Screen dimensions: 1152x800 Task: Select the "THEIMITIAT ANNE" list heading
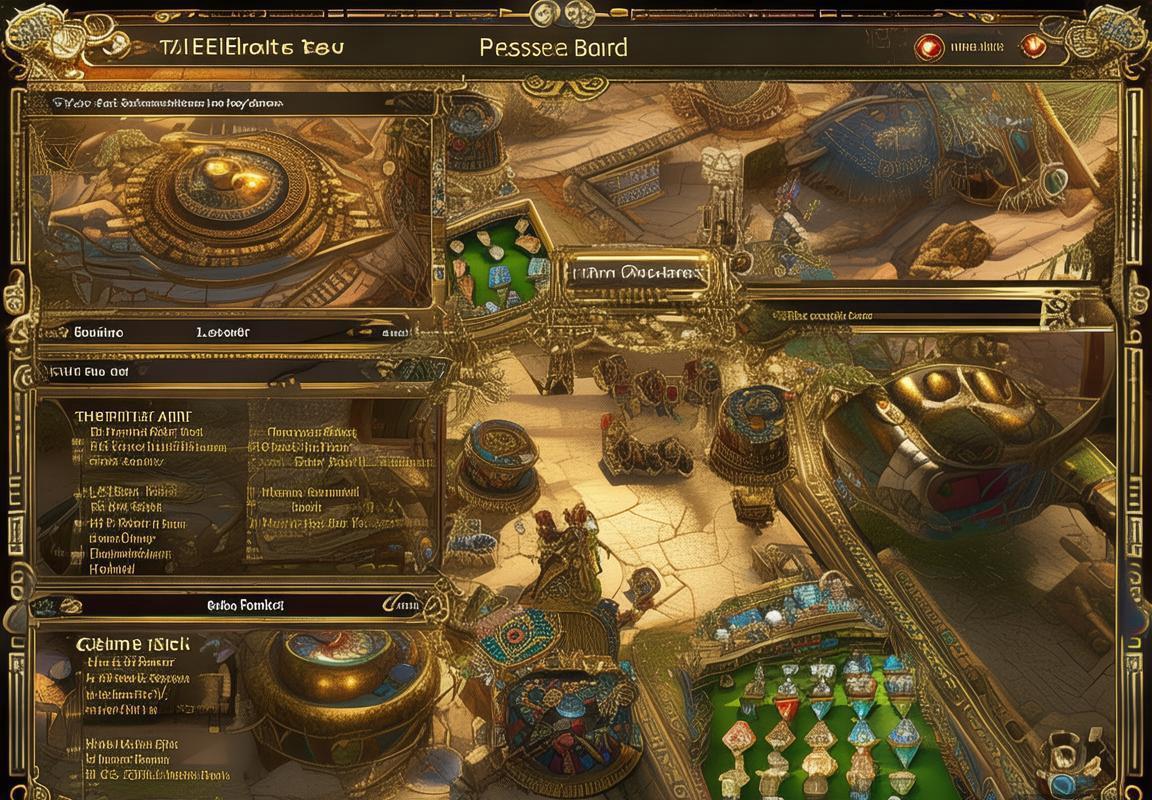[x=133, y=415]
